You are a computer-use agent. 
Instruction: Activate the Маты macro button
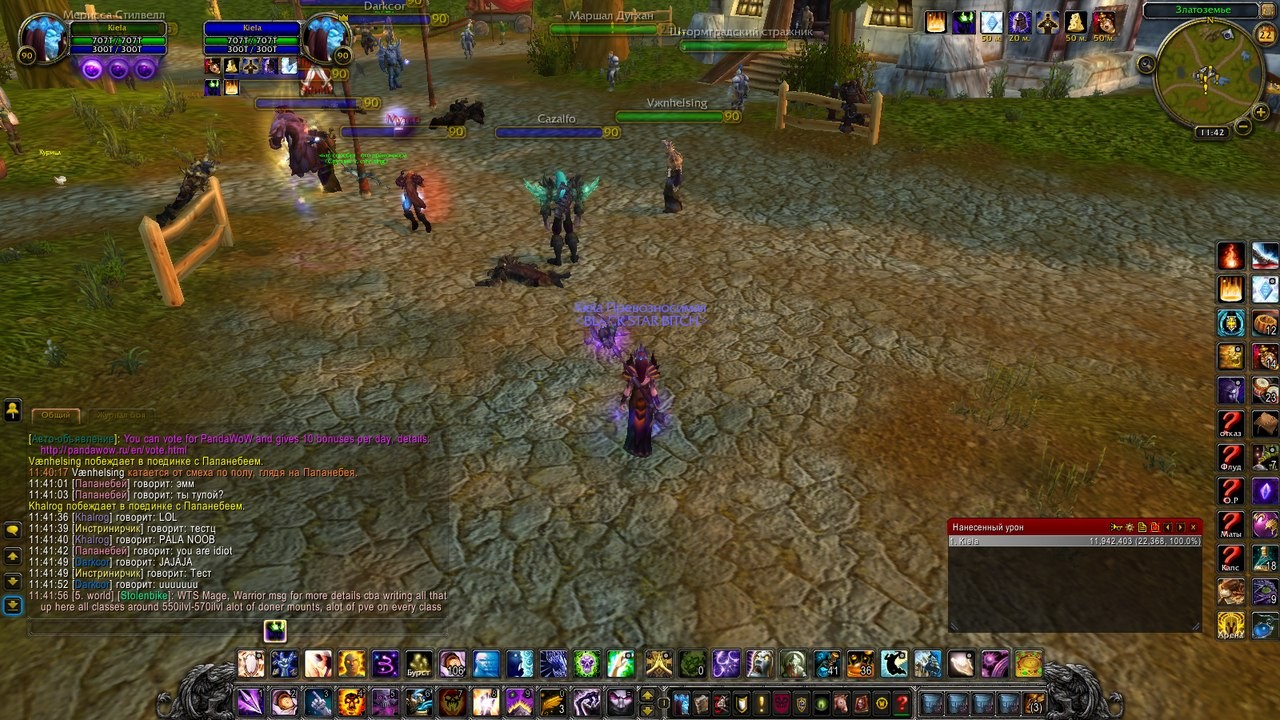(x=1231, y=525)
